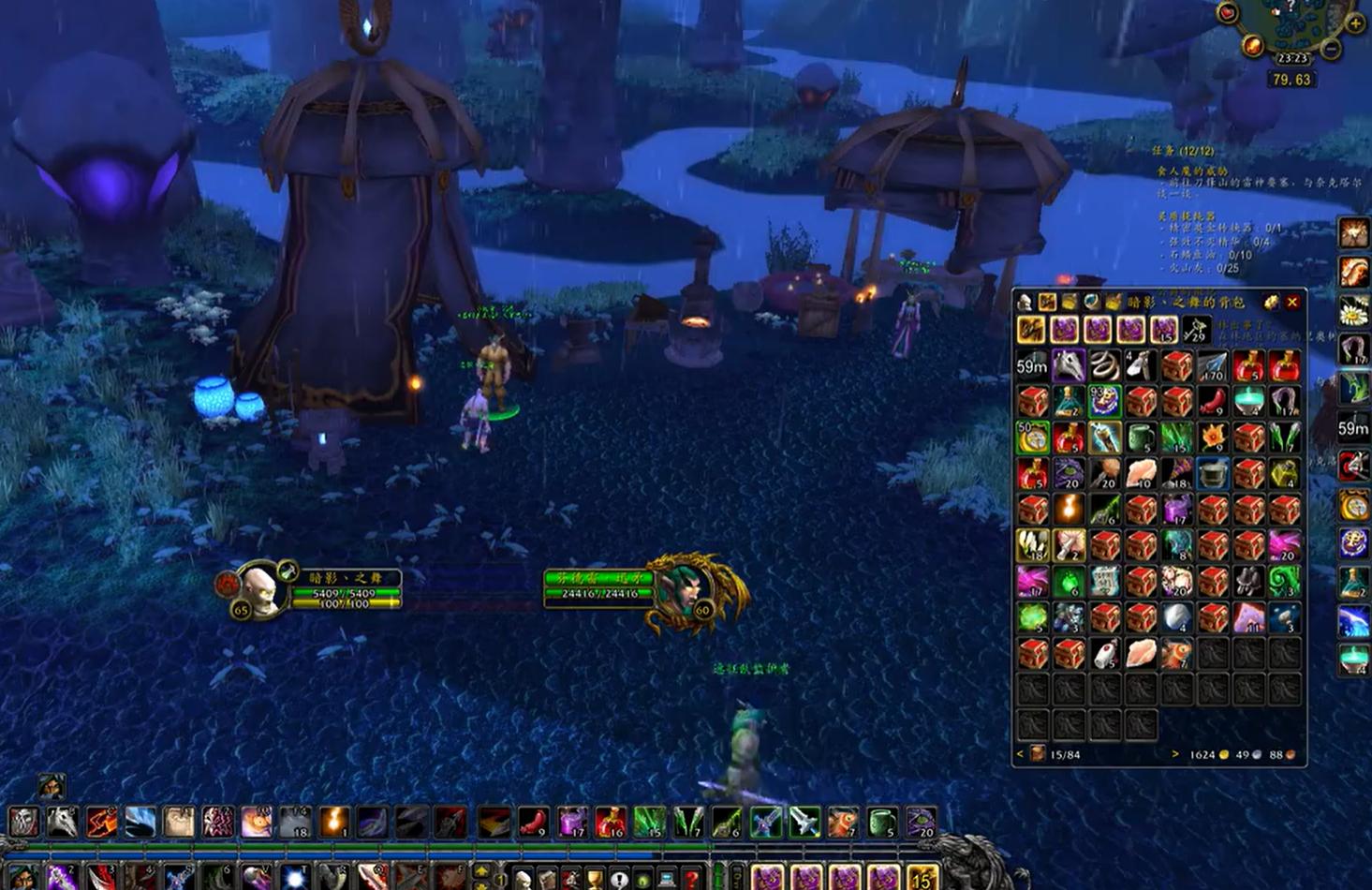Click the coordinates display showing 79.63
1372x890 pixels.
click(1291, 80)
